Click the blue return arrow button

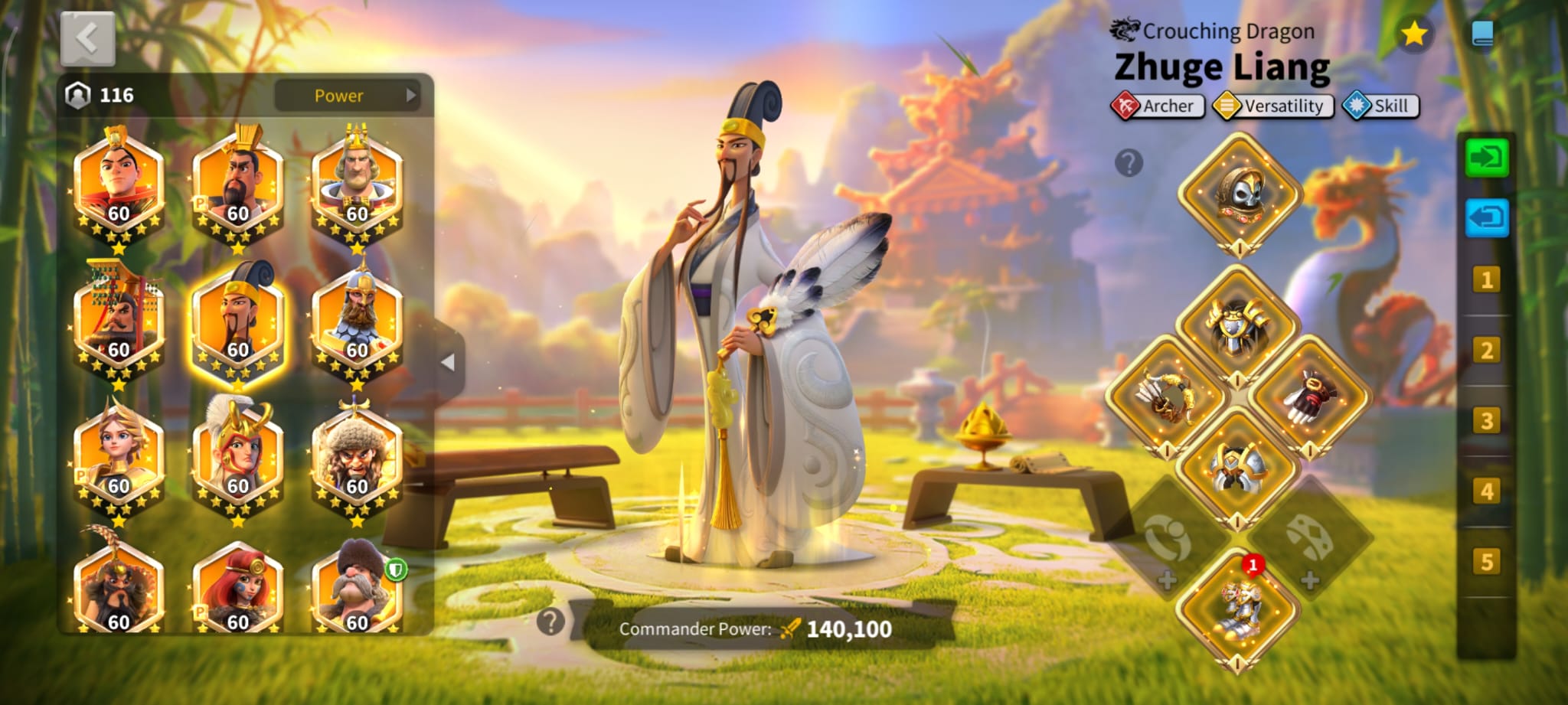coord(1486,218)
